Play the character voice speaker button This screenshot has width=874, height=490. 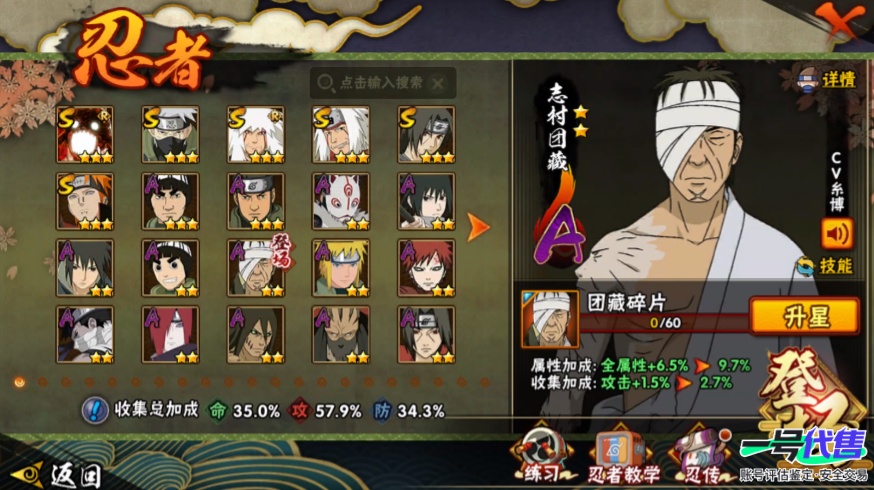[x=836, y=233]
